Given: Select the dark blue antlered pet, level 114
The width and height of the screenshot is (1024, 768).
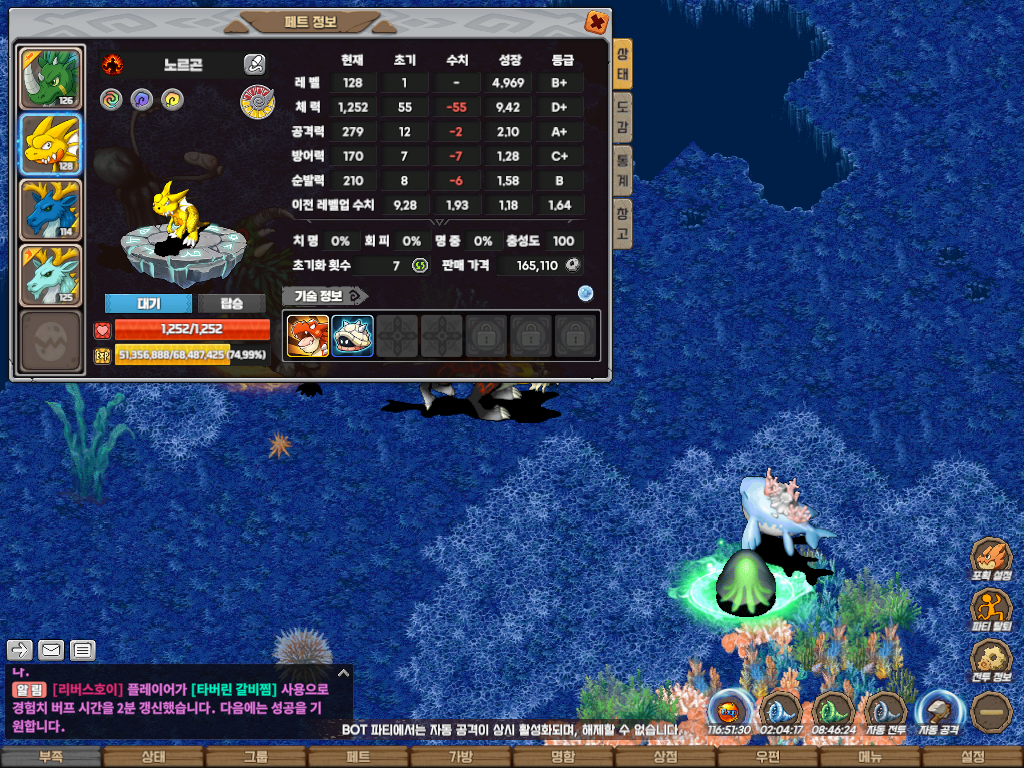Looking at the screenshot, I should 50,210.
